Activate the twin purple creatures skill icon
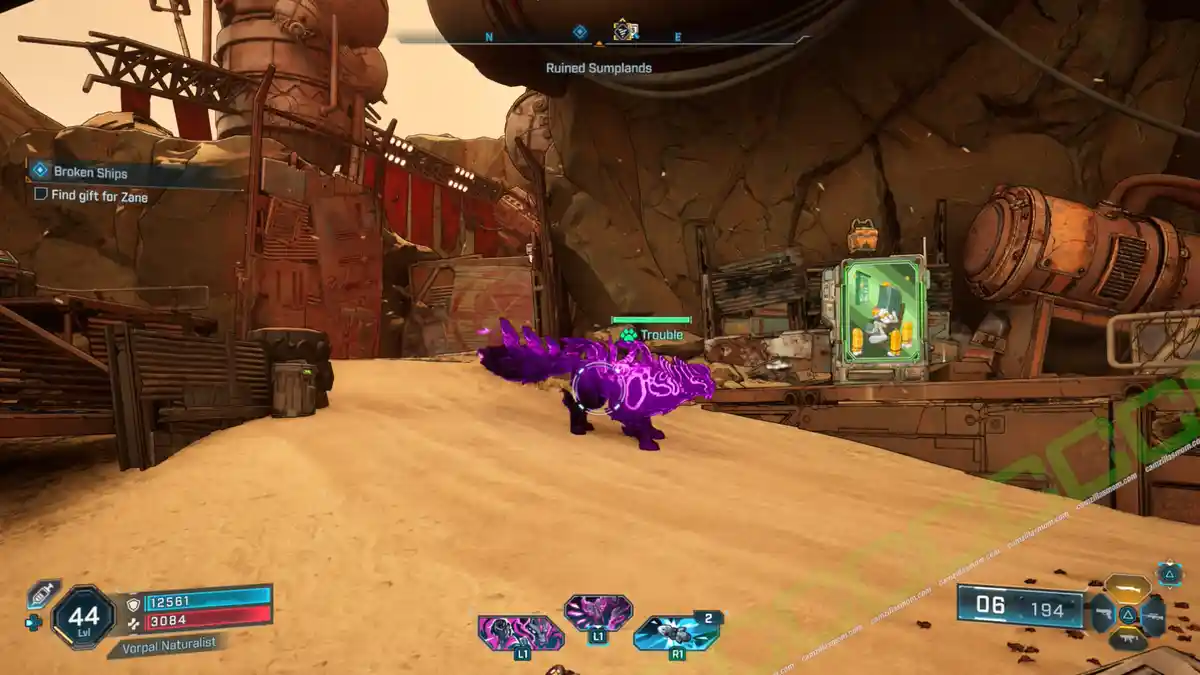Screen dimensions: 1200x675 pyautogui.click(x=520, y=633)
